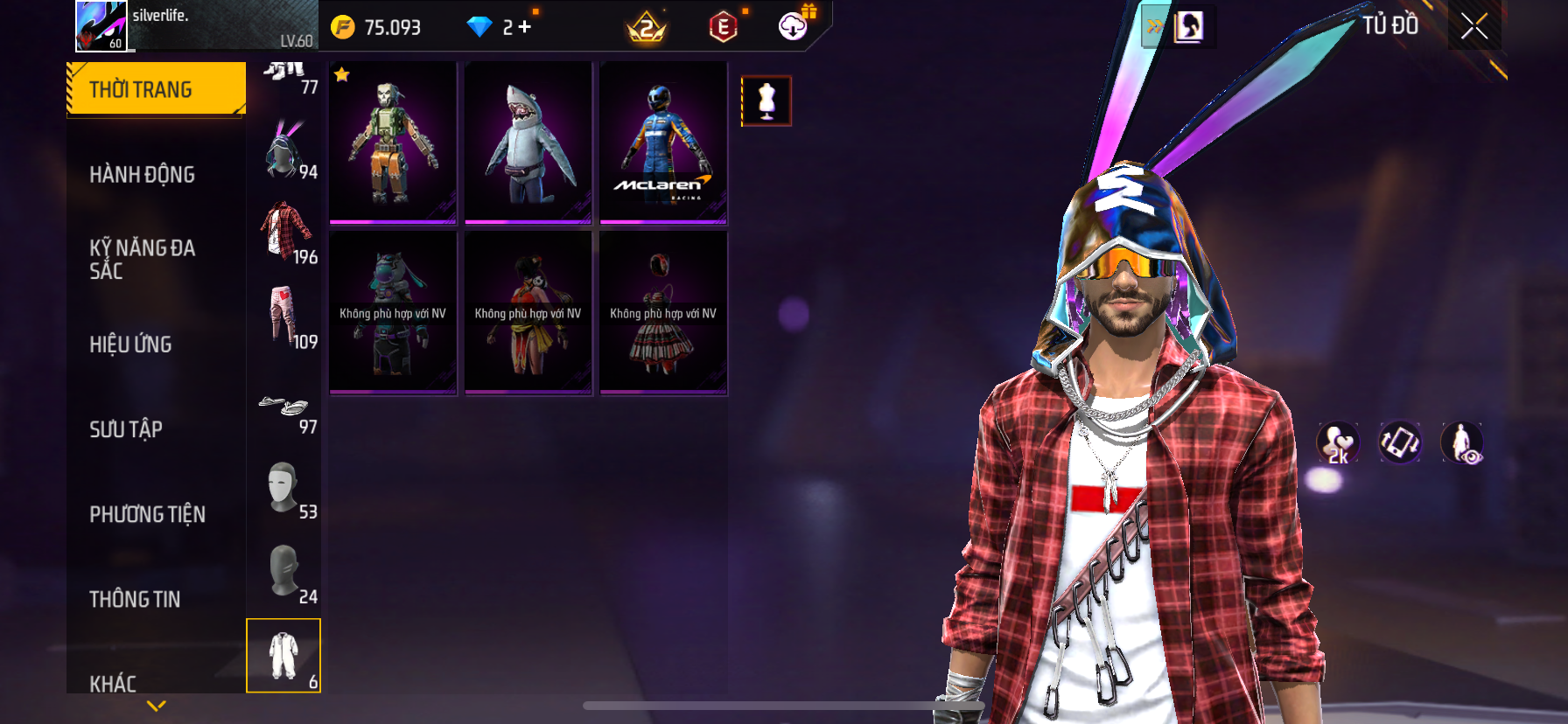This screenshot has width=1568, height=724.
Task: Switch to the Hành Động tab
Action: [x=143, y=174]
